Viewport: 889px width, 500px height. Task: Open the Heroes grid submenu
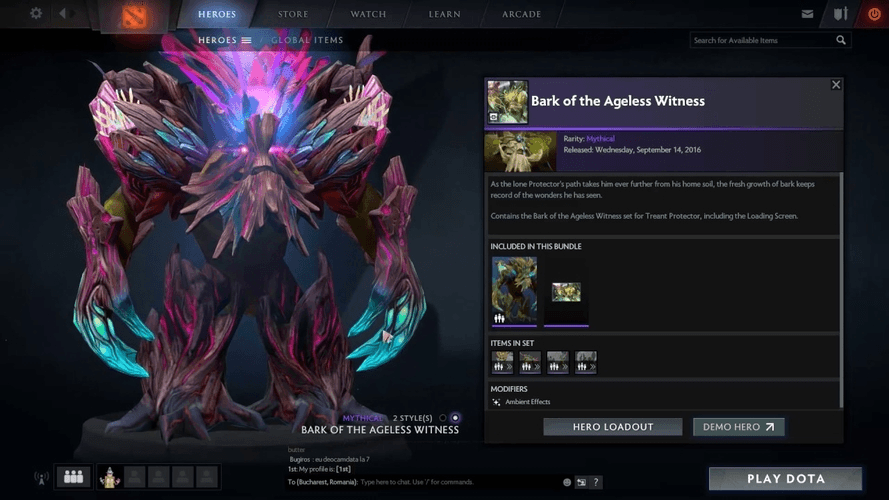coord(225,40)
